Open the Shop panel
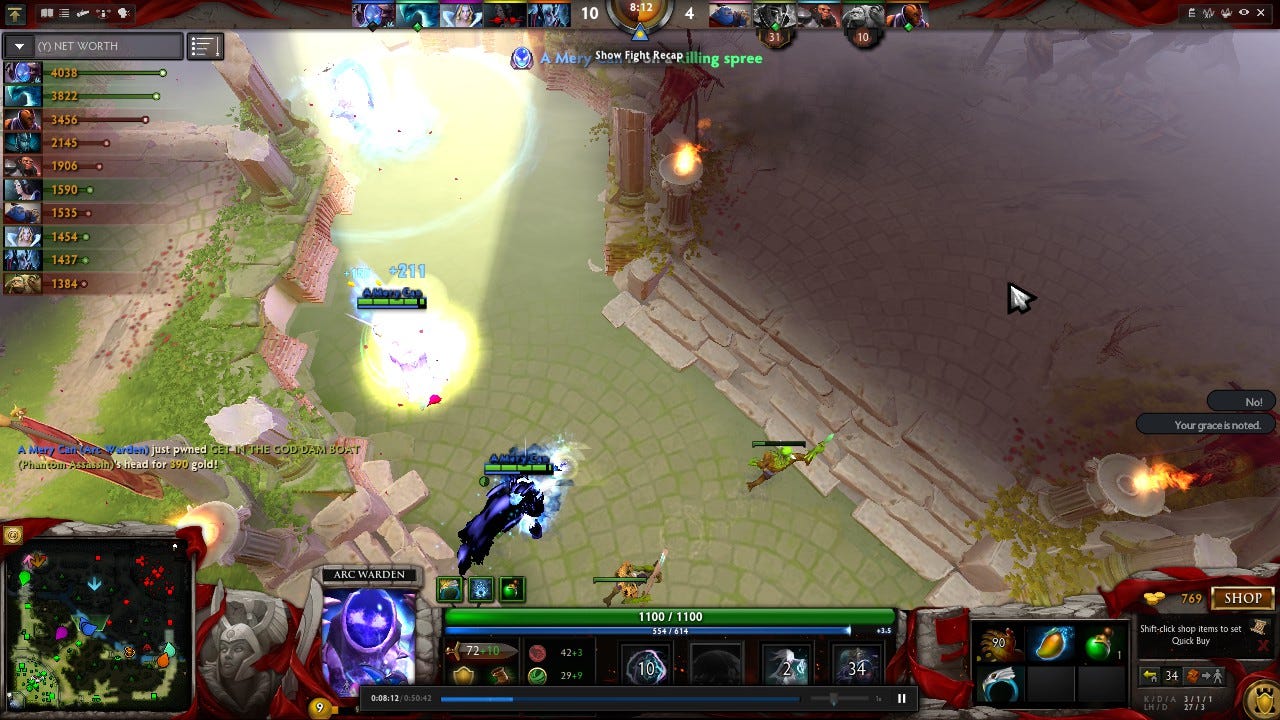 tap(1243, 598)
